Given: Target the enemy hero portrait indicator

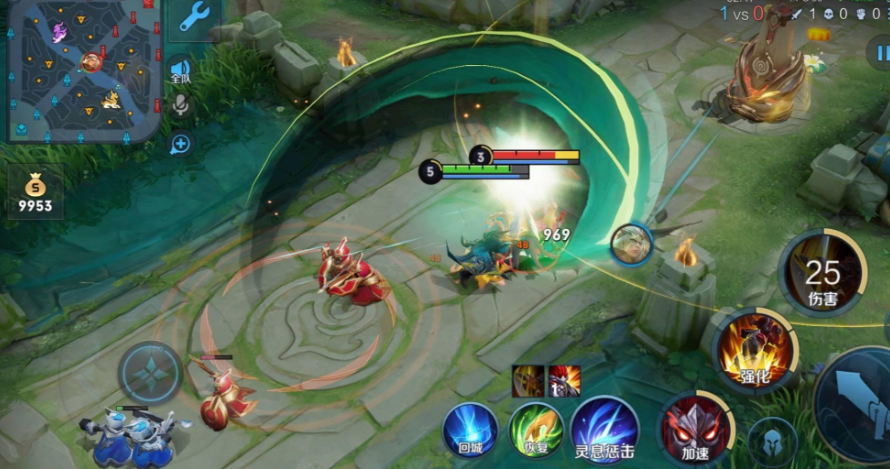Looking at the screenshot, I should 632,244.
